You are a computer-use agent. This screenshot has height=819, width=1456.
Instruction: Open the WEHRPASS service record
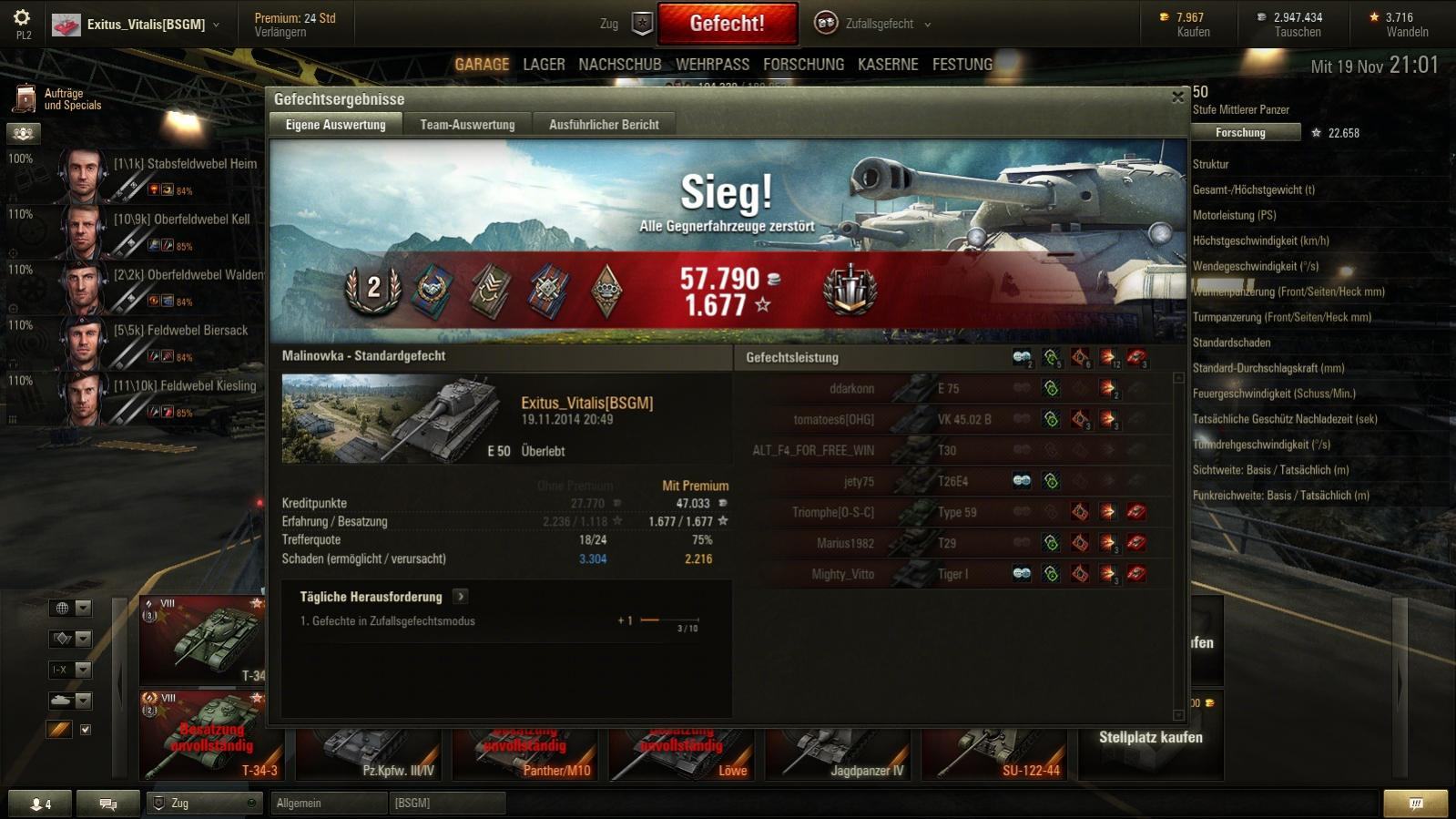[712, 65]
